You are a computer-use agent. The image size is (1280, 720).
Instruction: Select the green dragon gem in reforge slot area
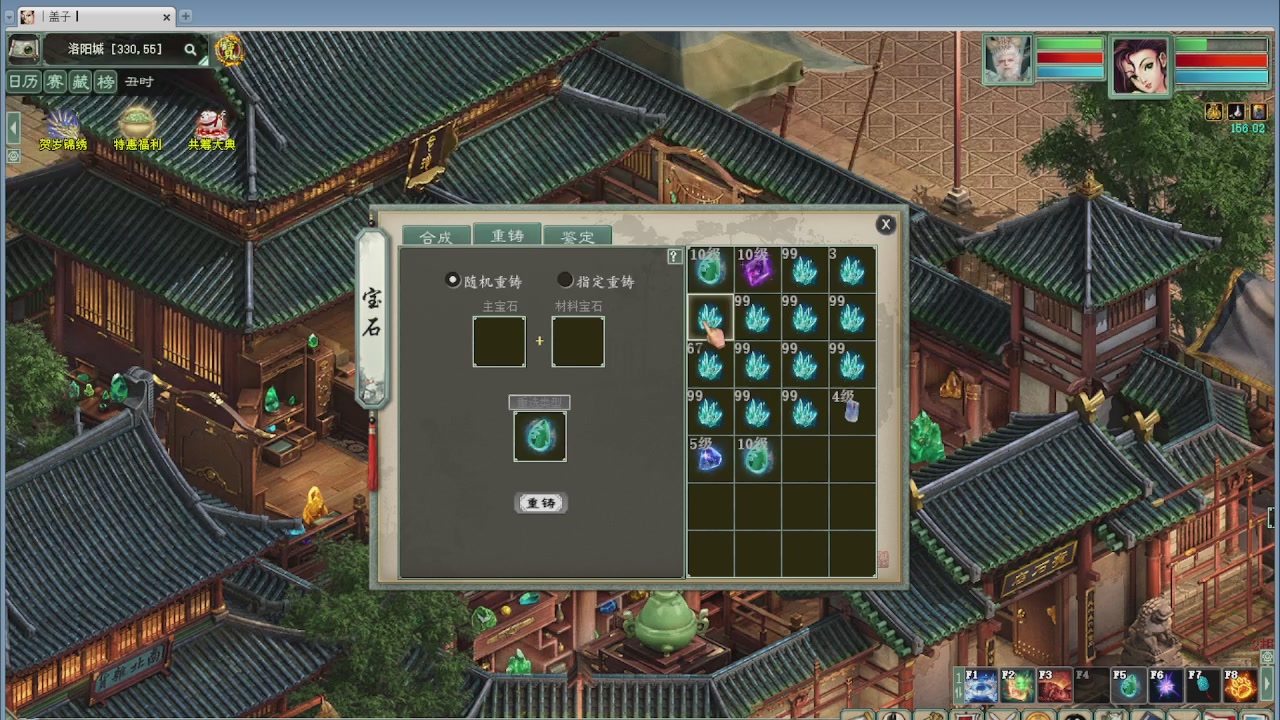pos(540,435)
